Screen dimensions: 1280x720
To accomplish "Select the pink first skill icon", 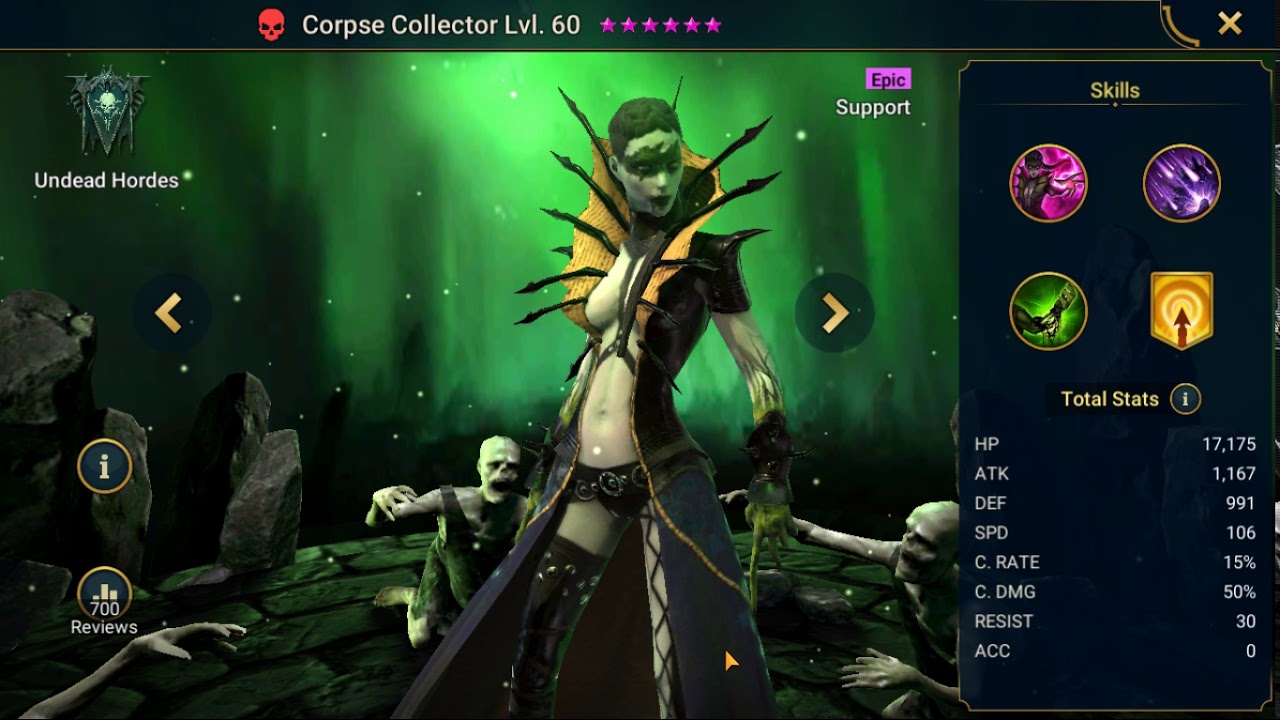I will click(x=1048, y=184).
